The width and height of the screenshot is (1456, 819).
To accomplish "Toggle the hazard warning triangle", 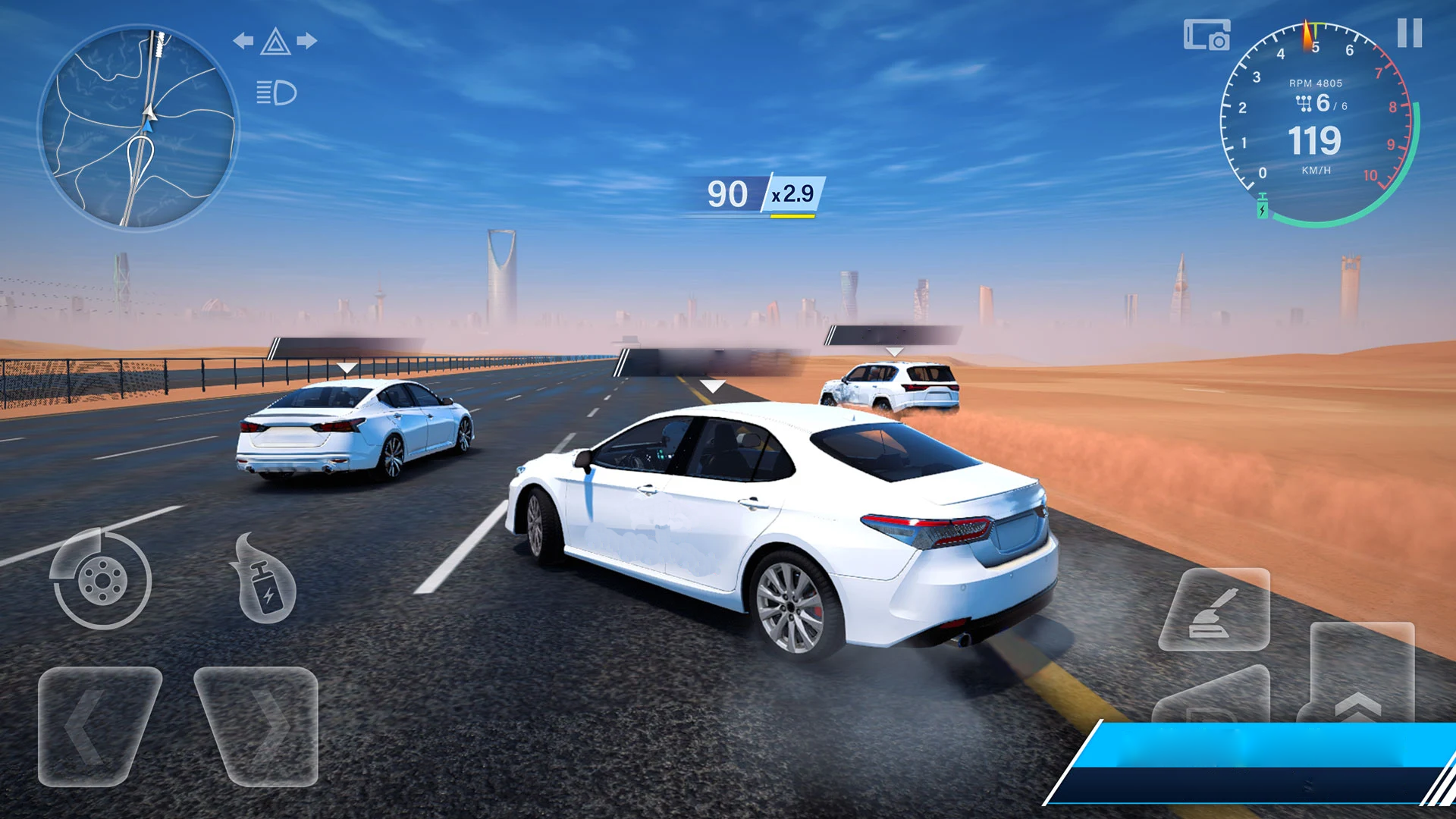I will (275, 42).
